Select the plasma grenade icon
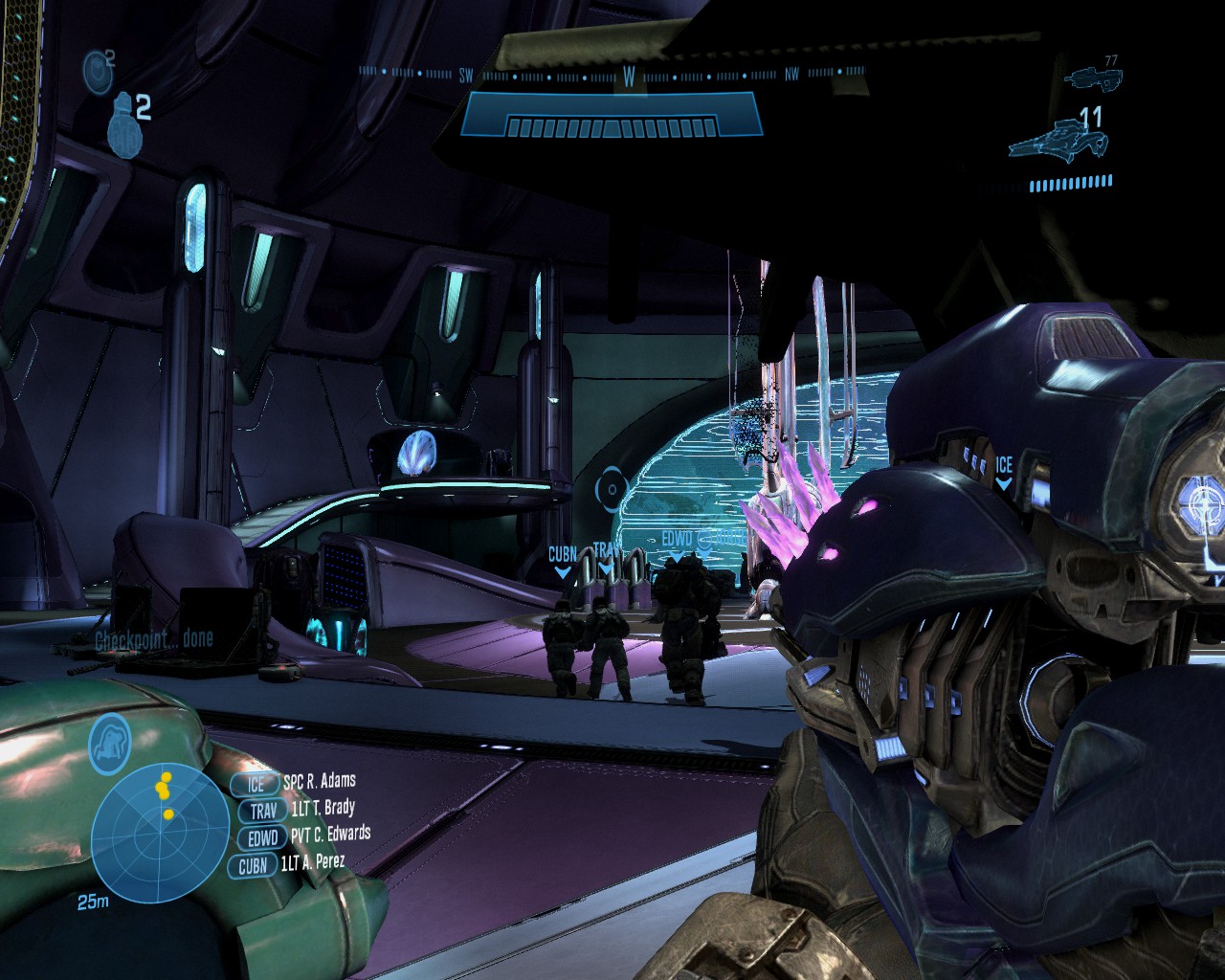Viewport: 1225px width, 980px height. 98,71
